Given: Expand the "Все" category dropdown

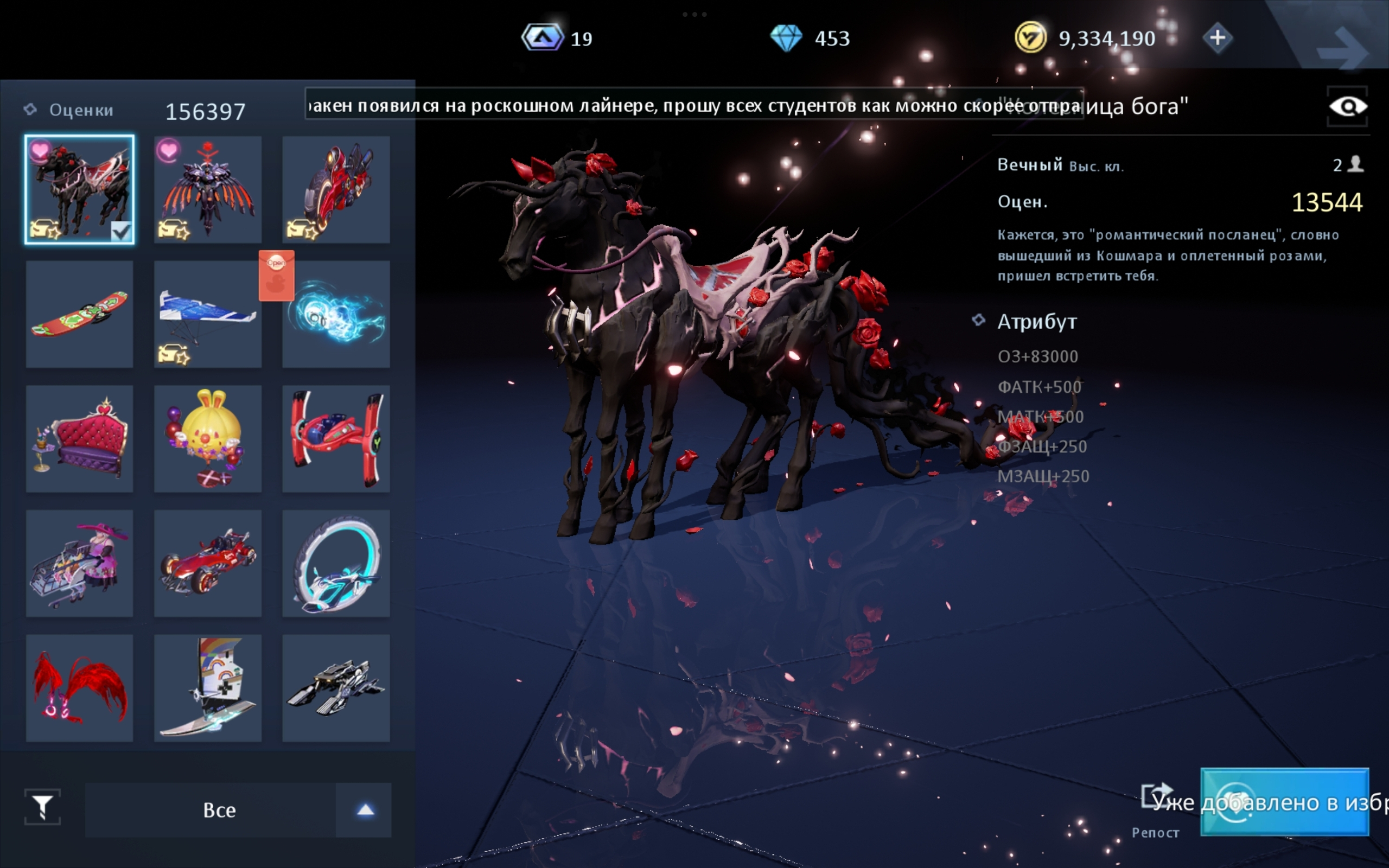Looking at the screenshot, I should click(x=365, y=810).
